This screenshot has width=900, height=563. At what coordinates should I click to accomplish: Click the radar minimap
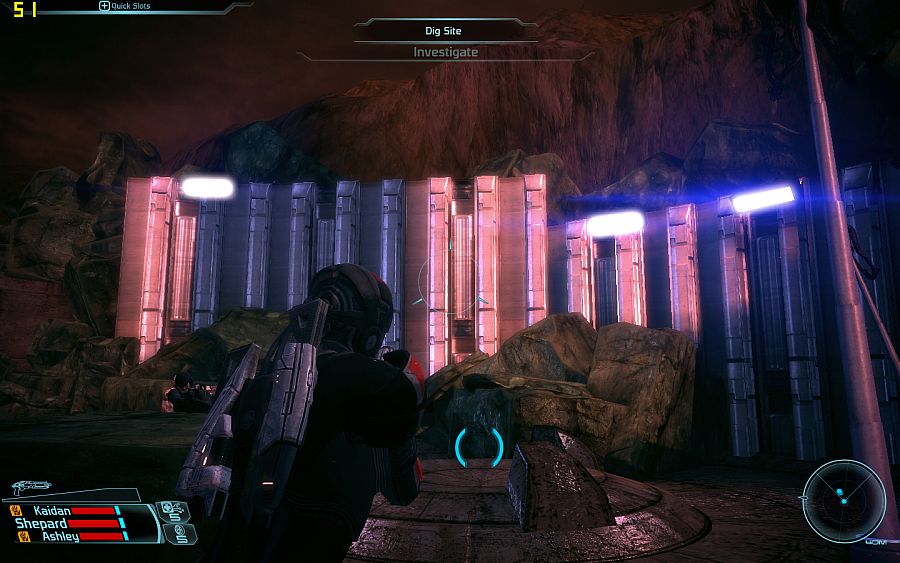click(843, 499)
